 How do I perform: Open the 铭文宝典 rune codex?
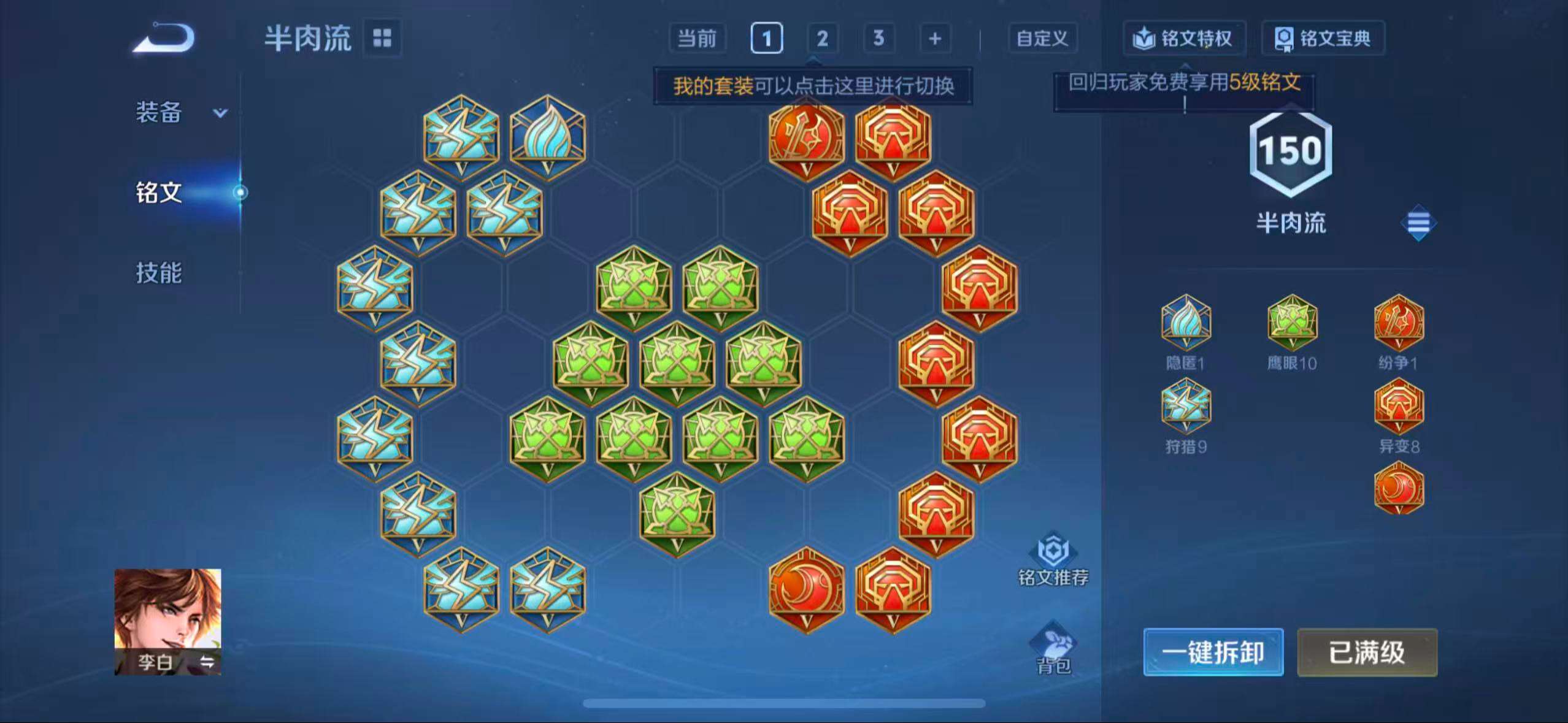click(x=1323, y=38)
